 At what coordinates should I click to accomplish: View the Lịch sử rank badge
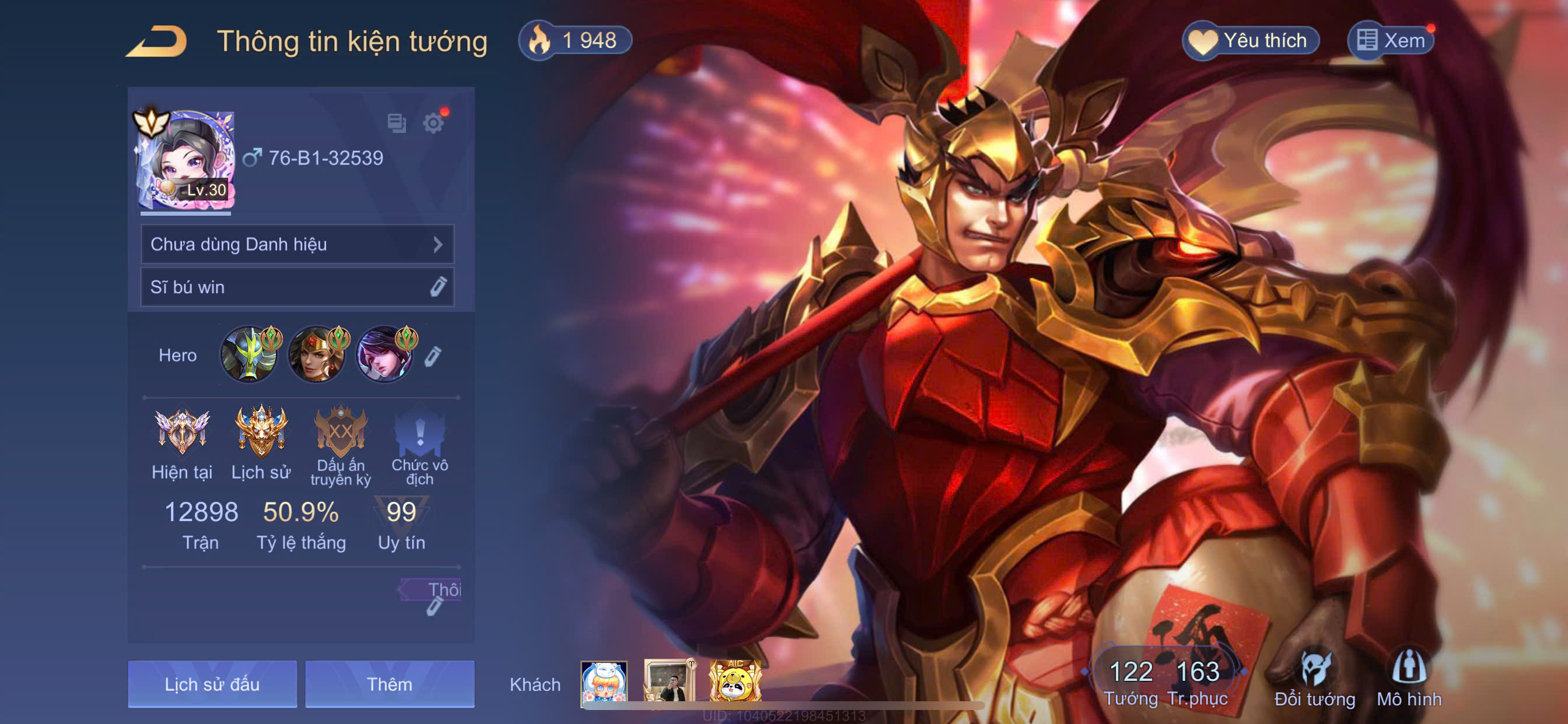click(x=261, y=444)
